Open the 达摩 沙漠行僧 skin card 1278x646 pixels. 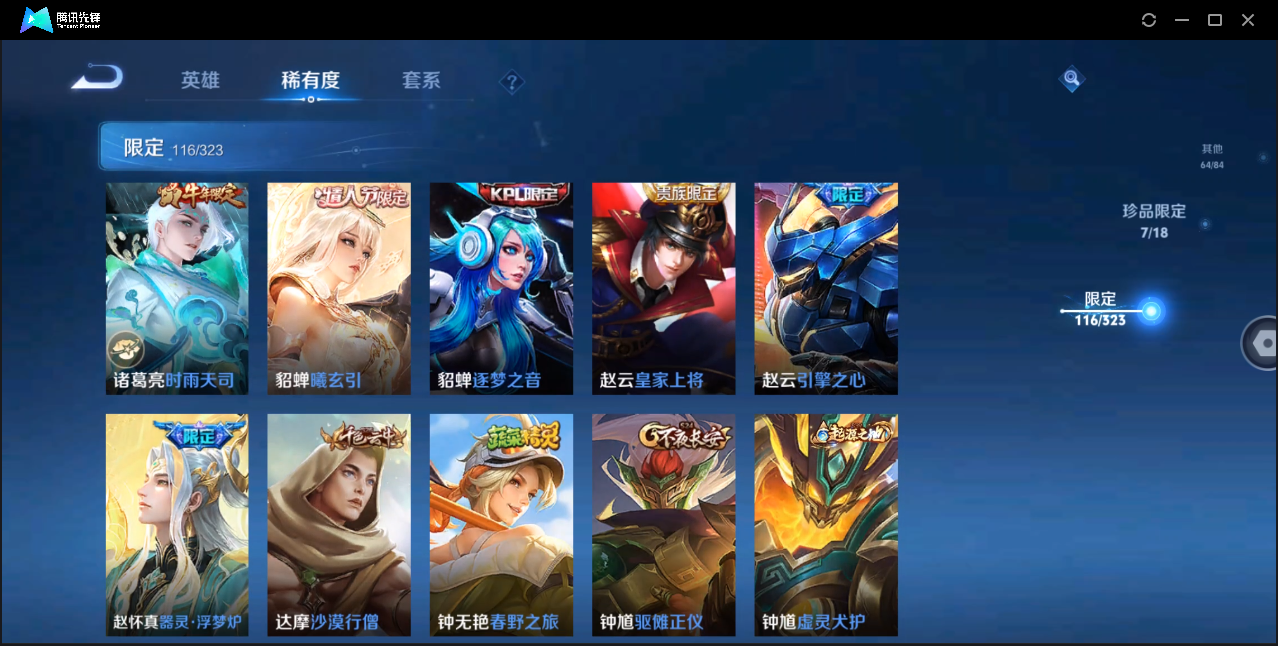click(x=339, y=524)
